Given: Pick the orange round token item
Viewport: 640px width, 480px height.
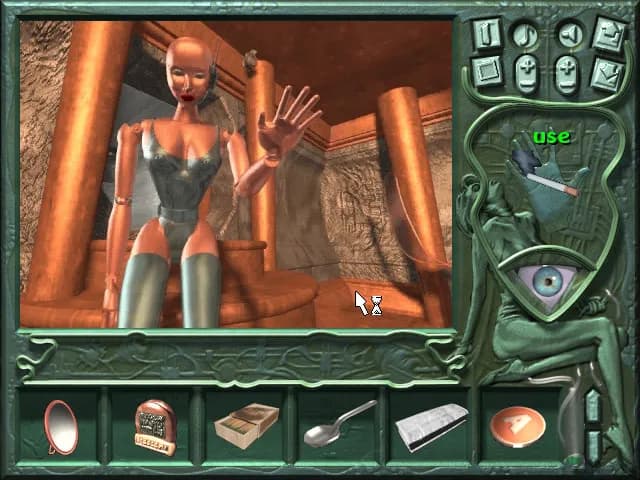Looking at the screenshot, I should (x=517, y=424).
